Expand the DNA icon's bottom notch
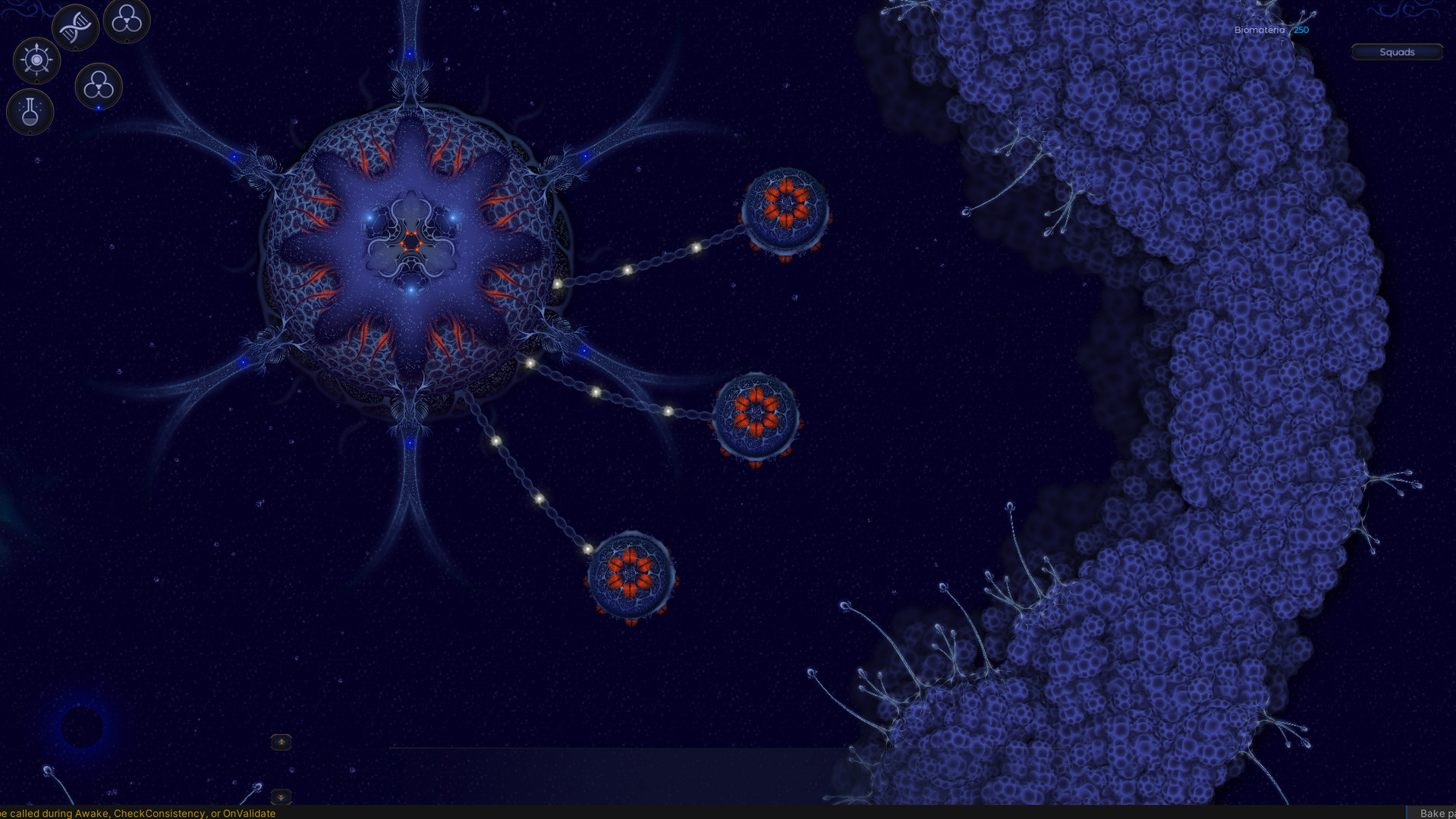The image size is (1456, 819). 75,48
